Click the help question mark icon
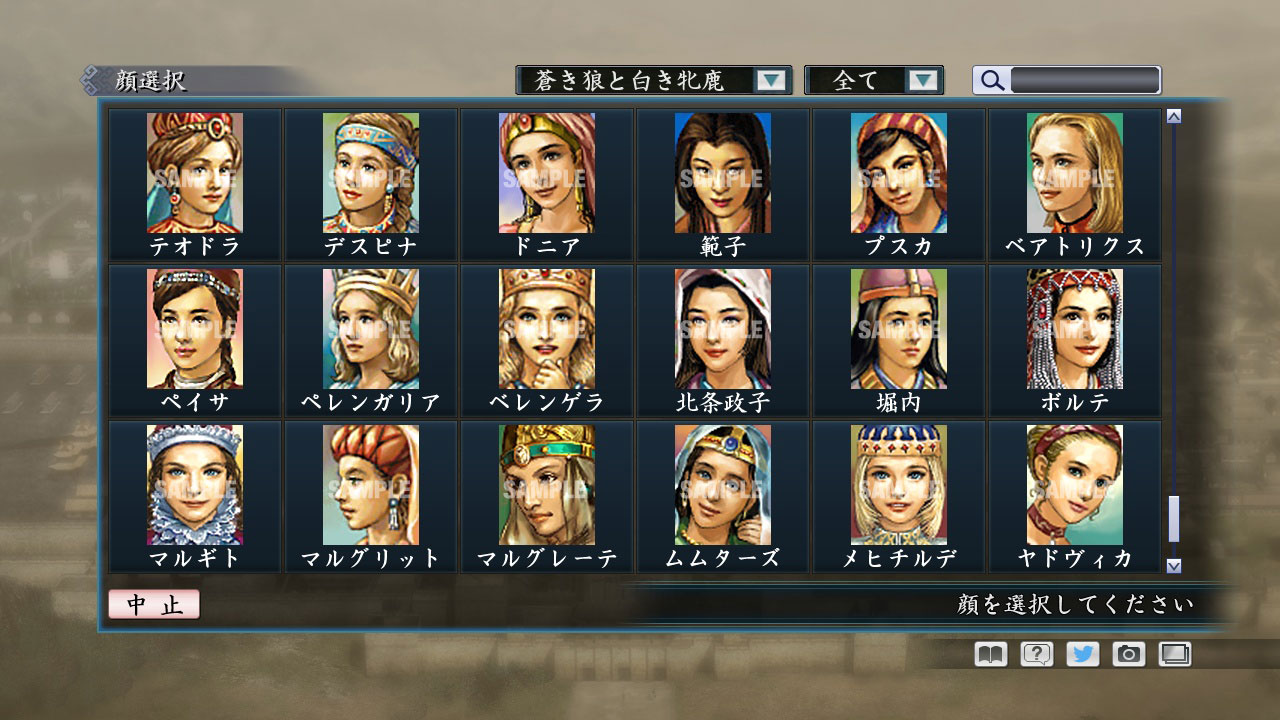1280x720 pixels. [1038, 654]
